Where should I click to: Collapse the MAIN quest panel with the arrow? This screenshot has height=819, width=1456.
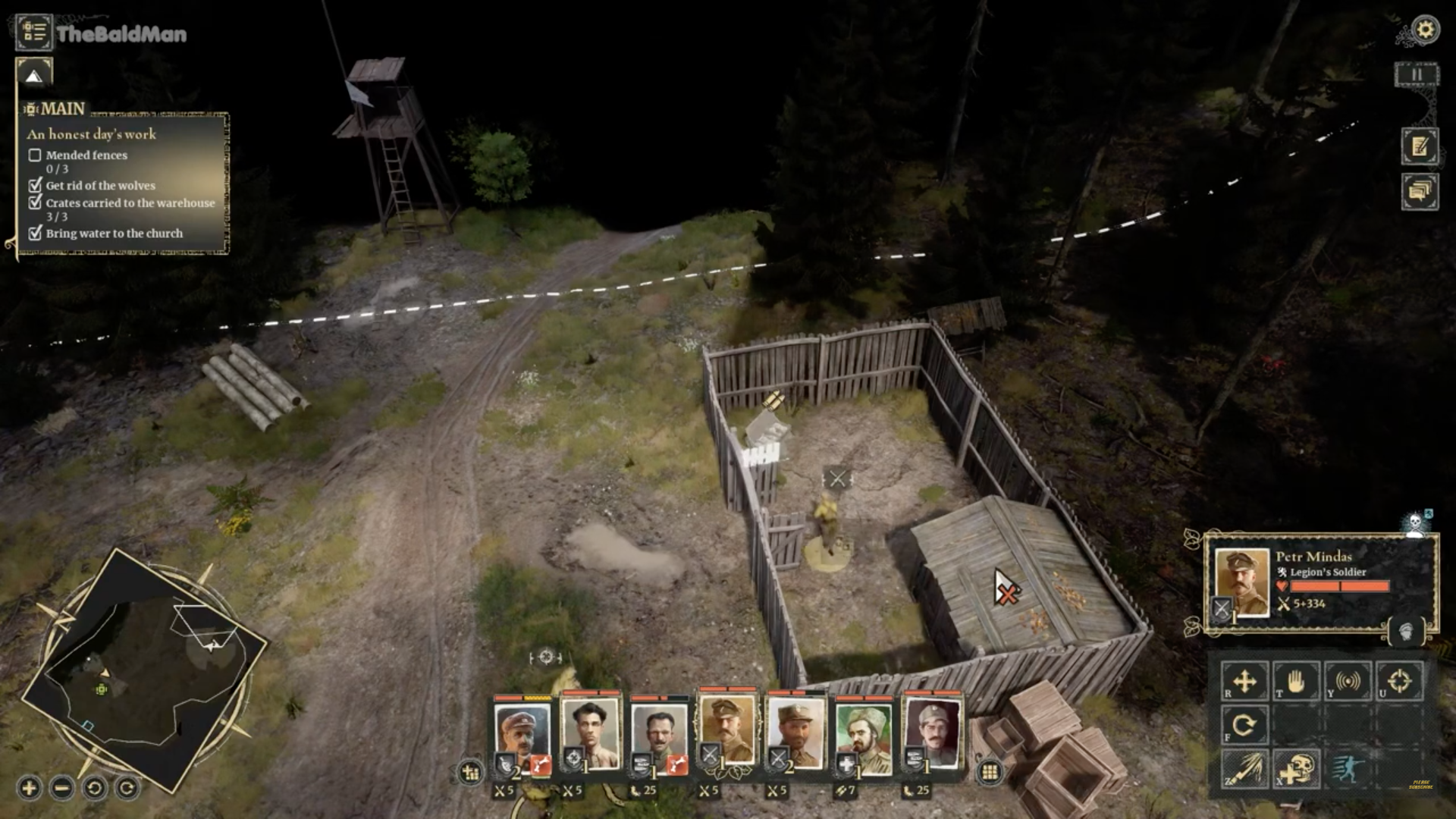tap(33, 74)
